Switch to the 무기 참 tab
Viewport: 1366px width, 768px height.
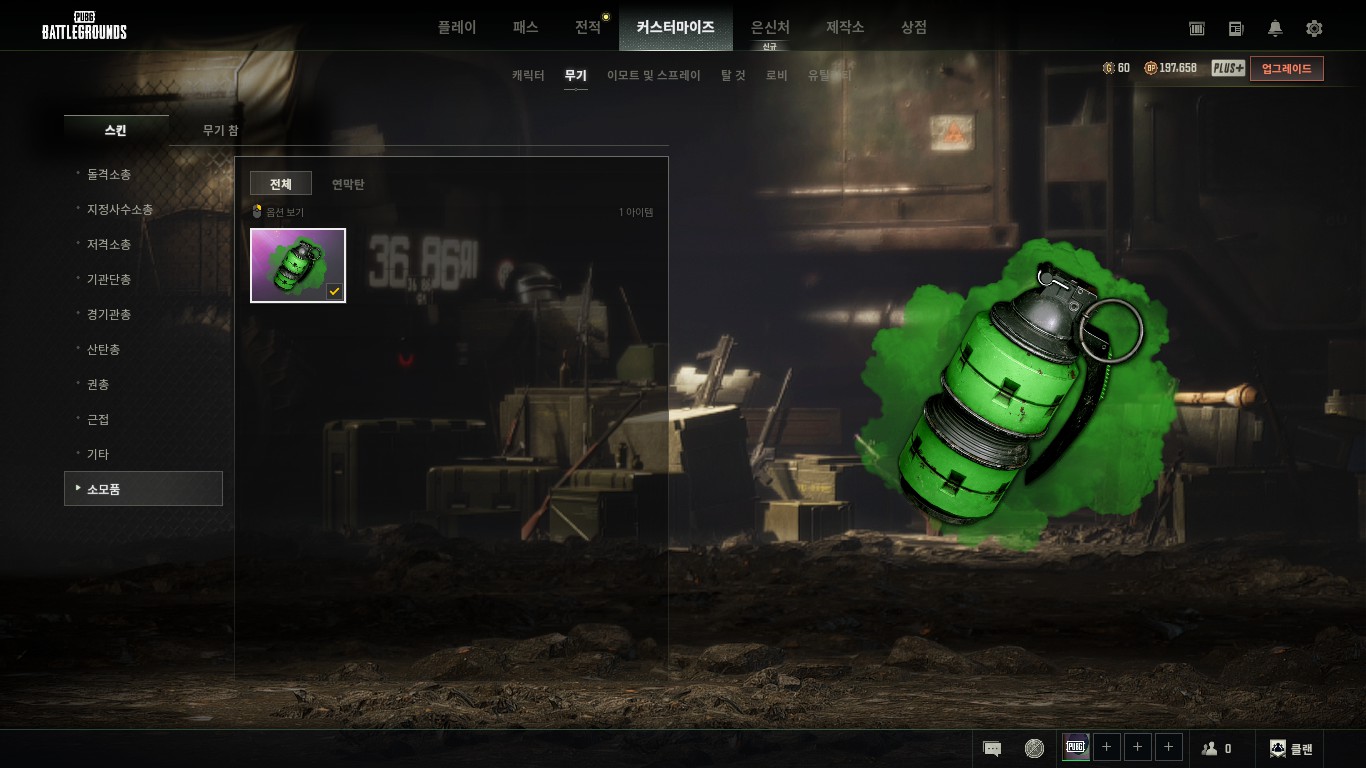(220, 130)
